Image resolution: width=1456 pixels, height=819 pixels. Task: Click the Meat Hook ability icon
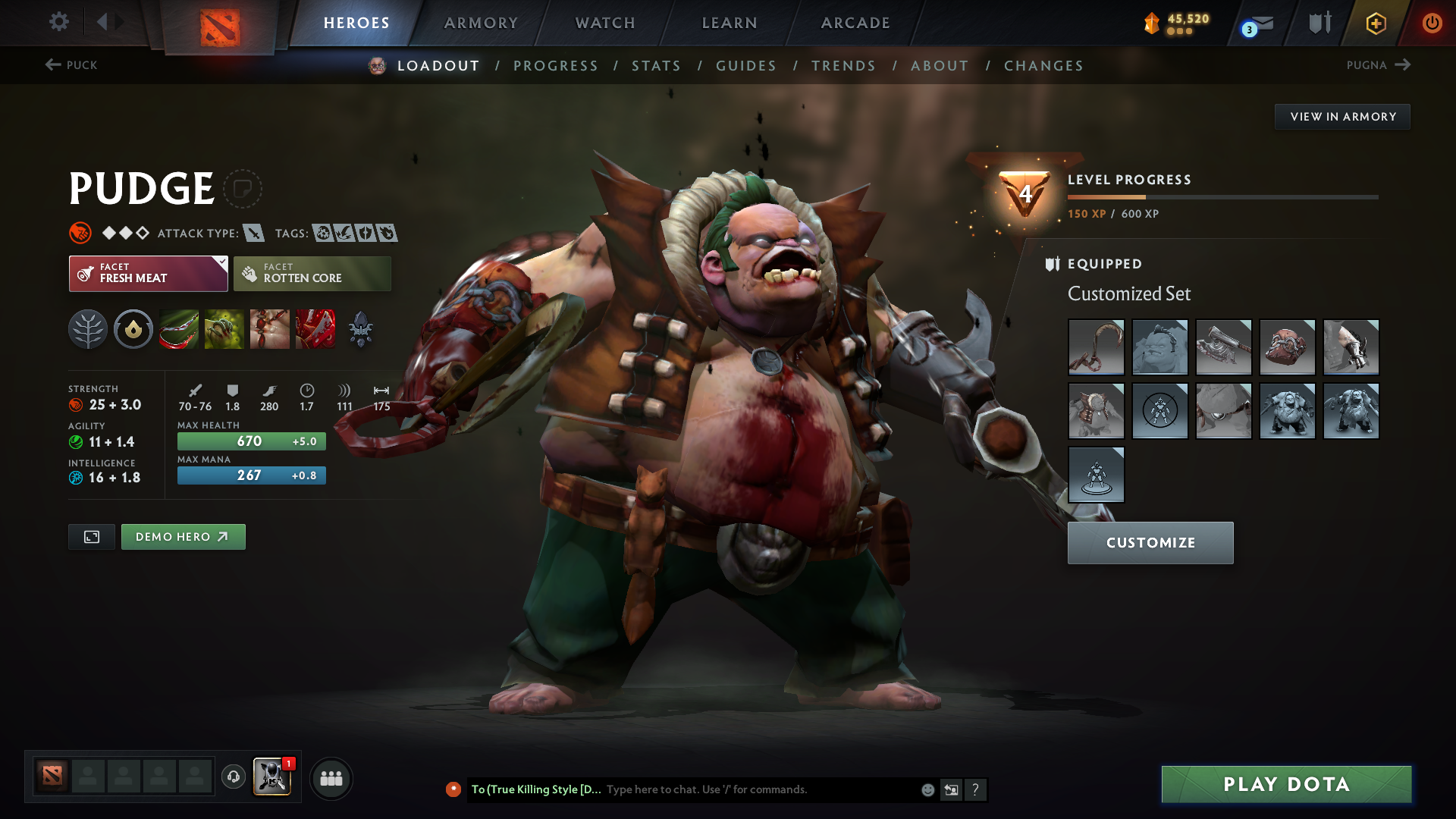pyautogui.click(x=179, y=330)
